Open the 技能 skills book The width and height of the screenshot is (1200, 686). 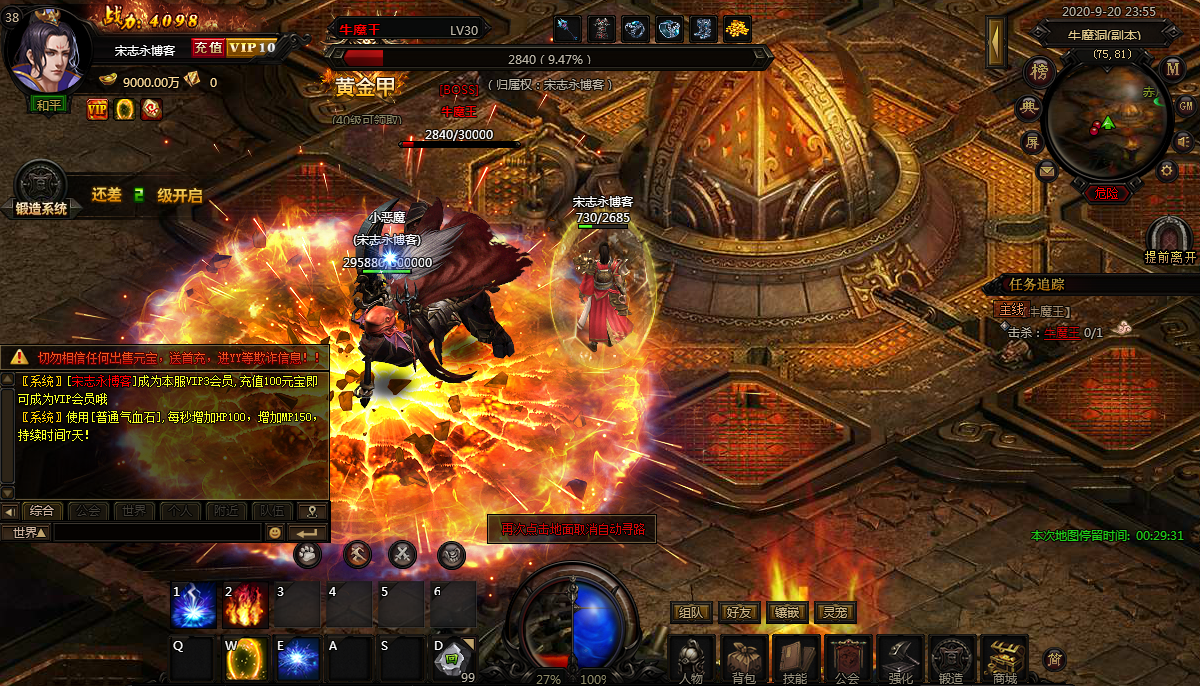click(x=795, y=660)
